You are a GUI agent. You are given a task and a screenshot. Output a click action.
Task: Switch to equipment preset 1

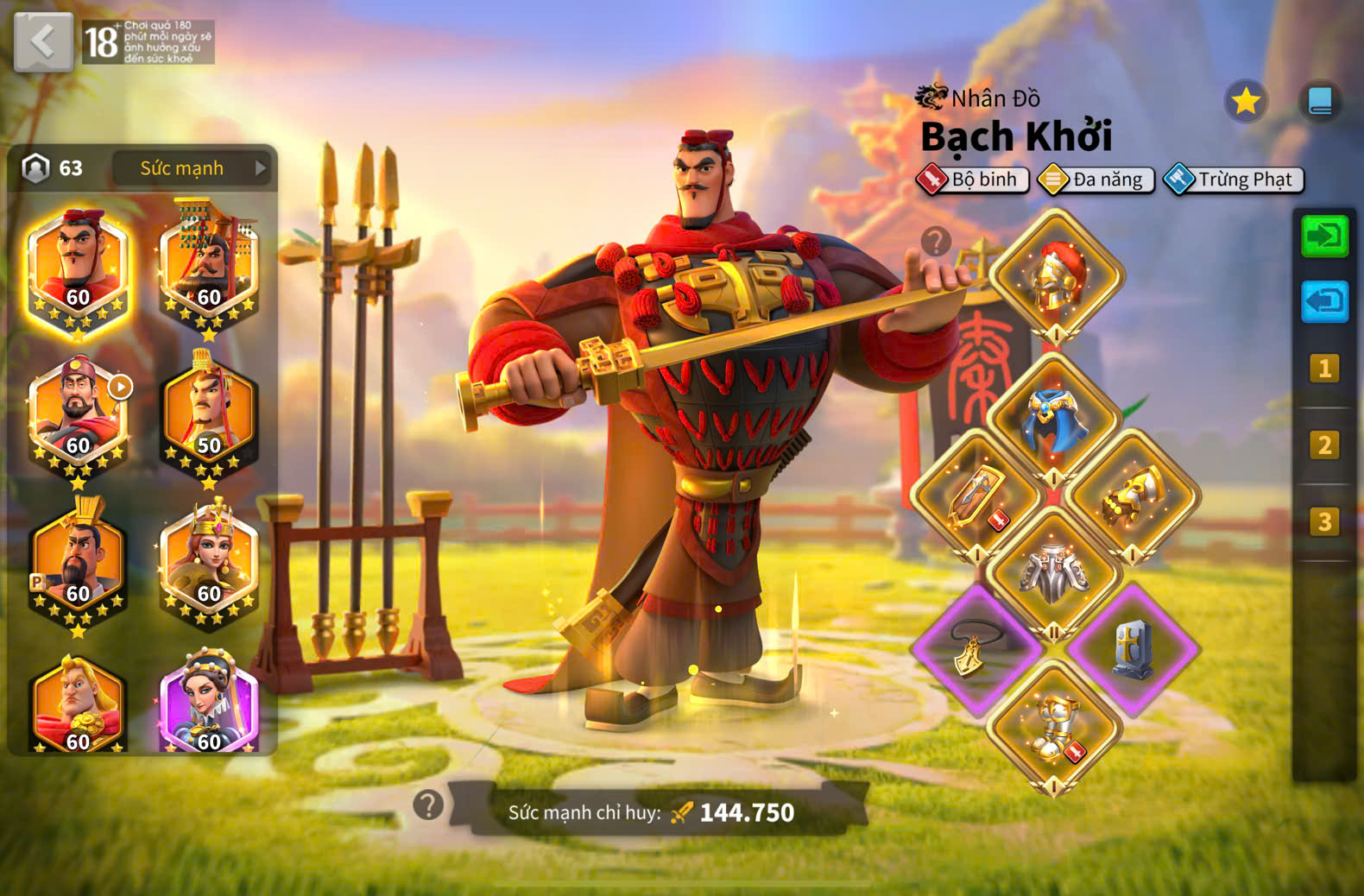point(1324,369)
